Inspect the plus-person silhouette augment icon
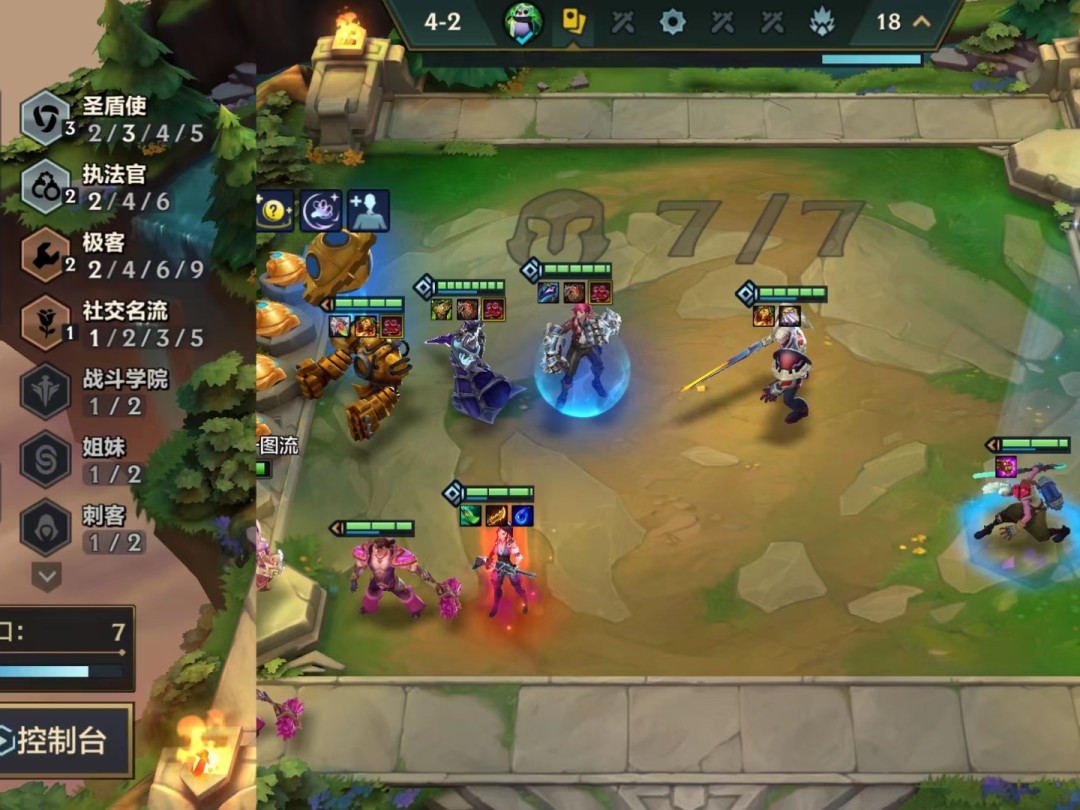The width and height of the screenshot is (1080, 810). (369, 211)
